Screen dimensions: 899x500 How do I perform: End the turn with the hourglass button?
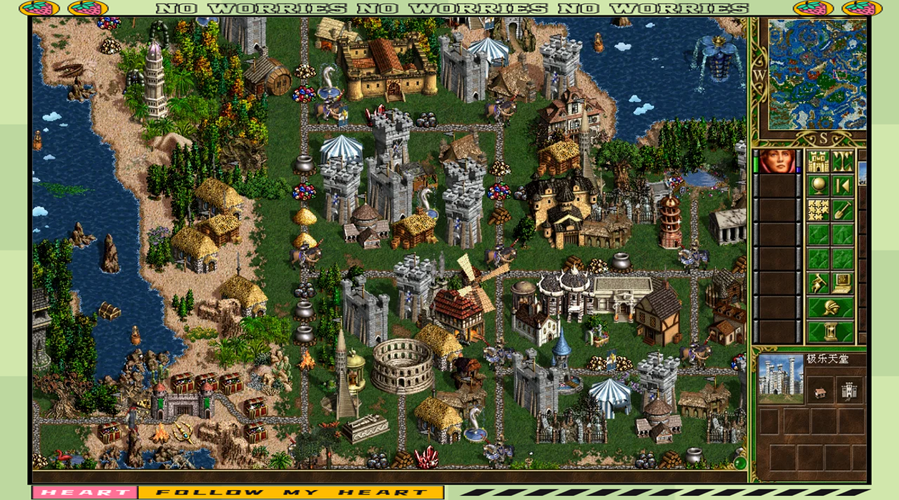click(831, 331)
